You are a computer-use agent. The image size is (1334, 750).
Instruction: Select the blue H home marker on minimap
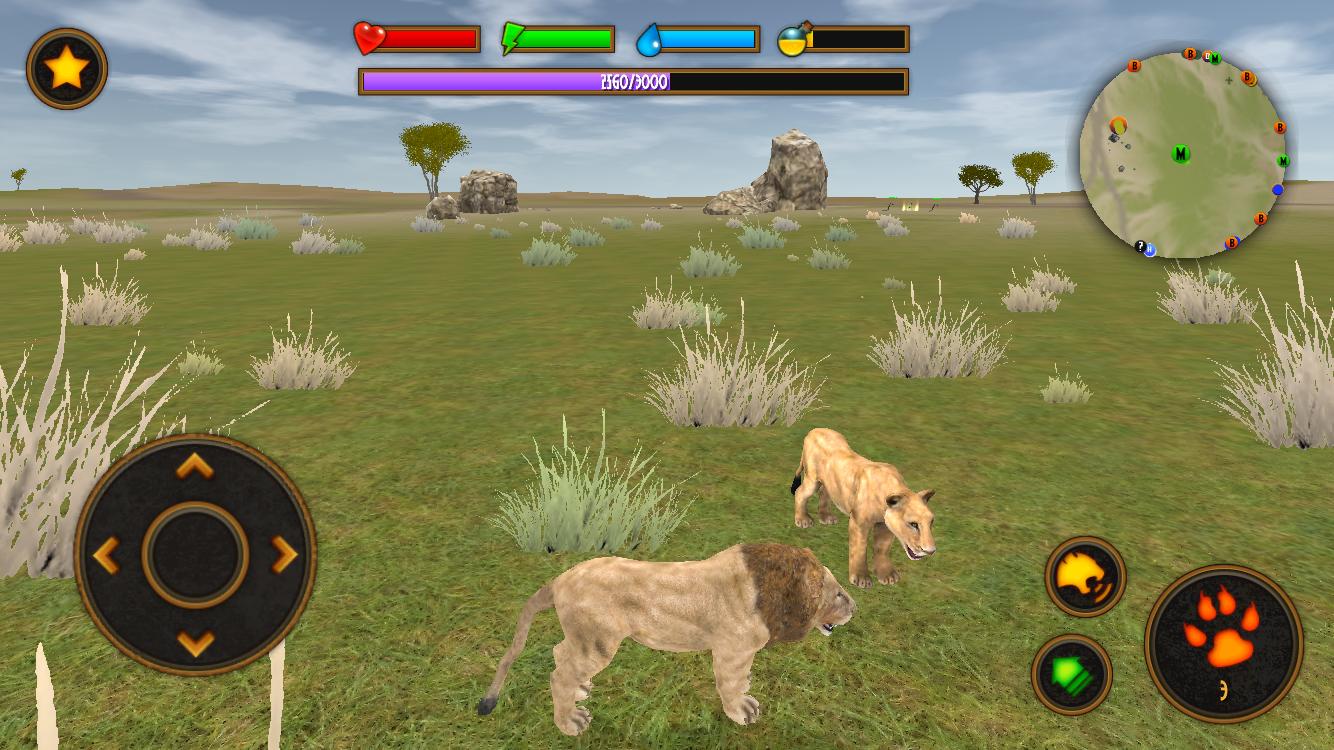1150,250
